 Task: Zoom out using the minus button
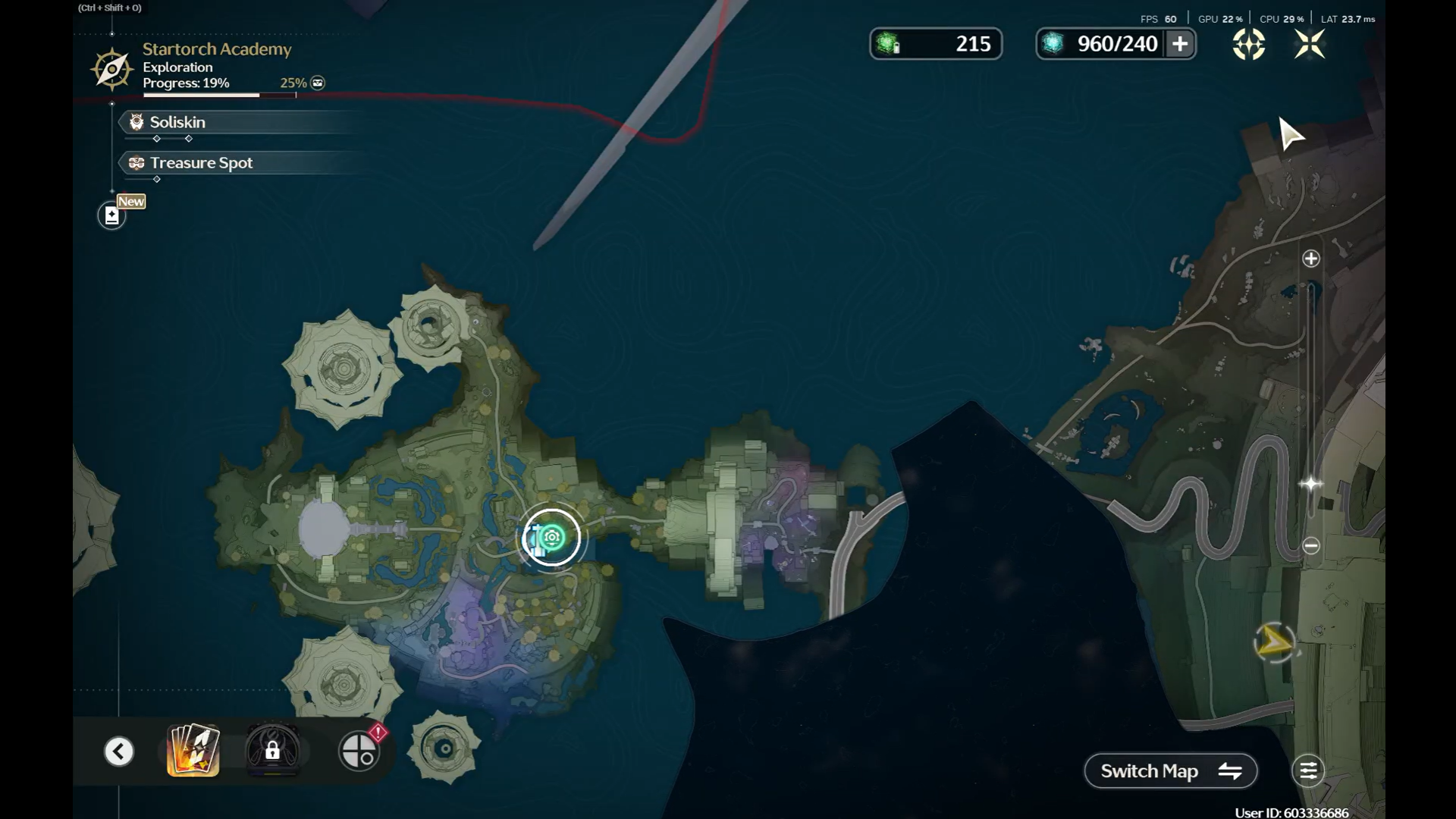[x=1311, y=545]
